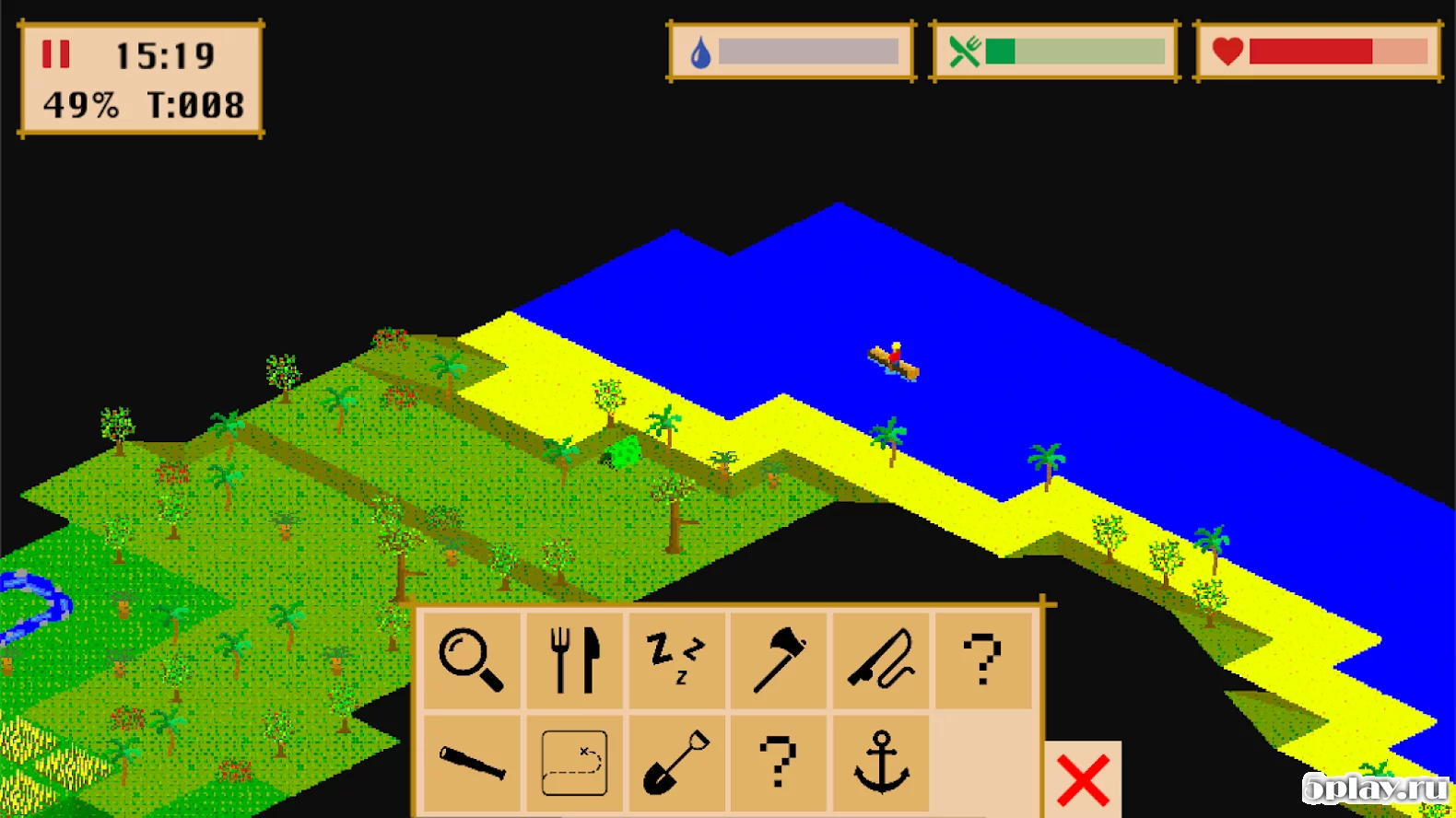
Task: Select the axe chopping tool
Action: 779,660
